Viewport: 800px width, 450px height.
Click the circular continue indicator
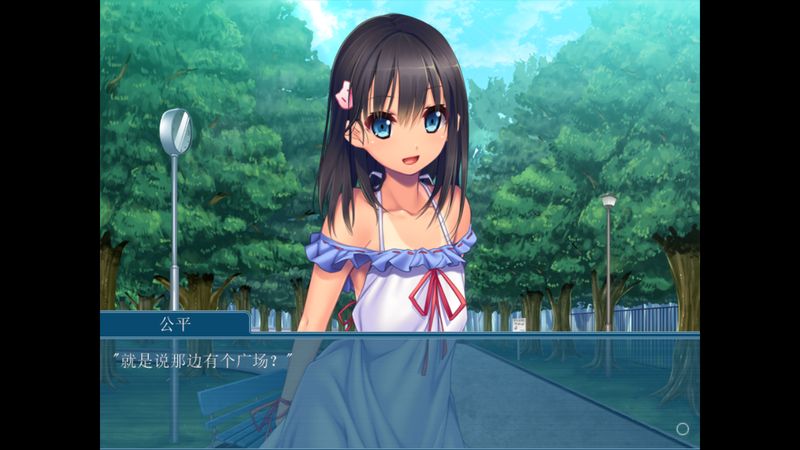pos(683,429)
